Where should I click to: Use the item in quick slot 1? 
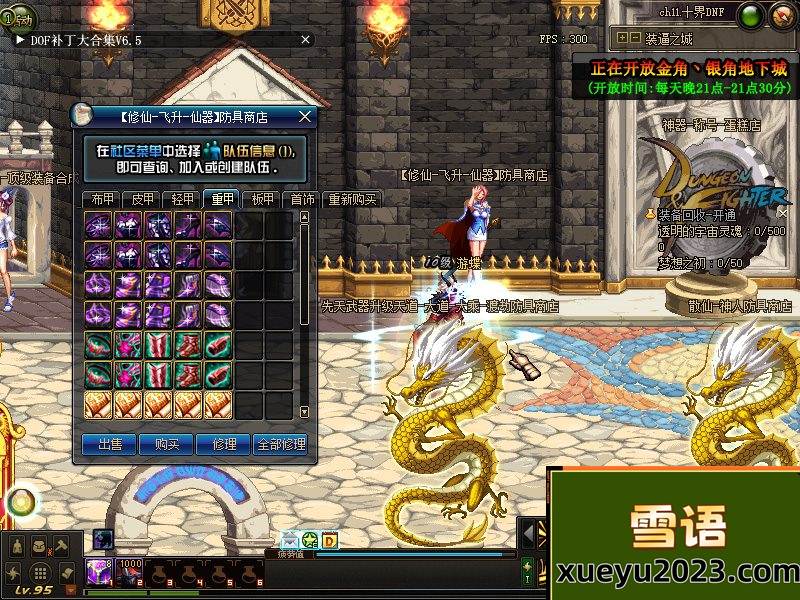99,572
